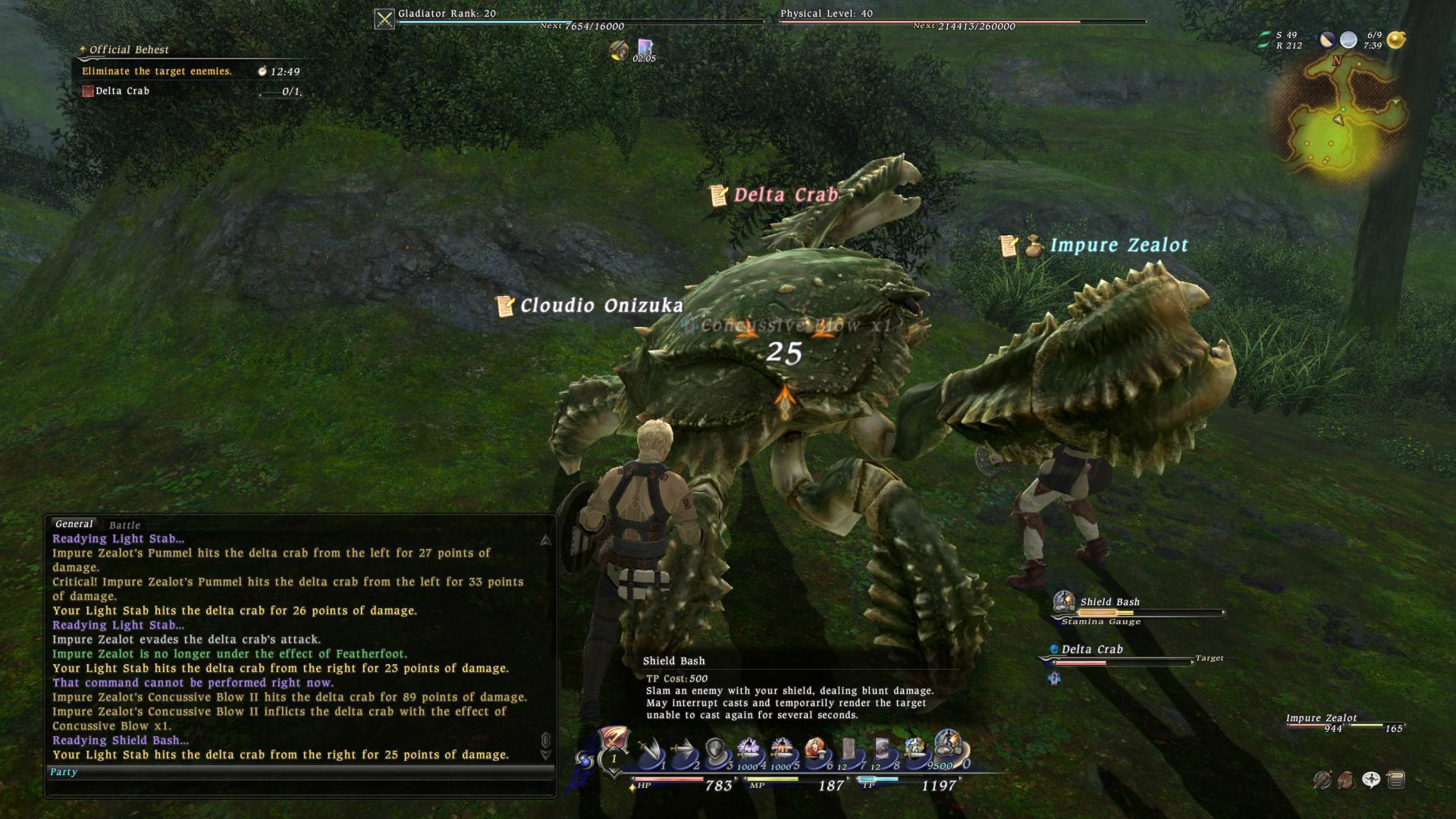This screenshot has height=819, width=1456.
Task: Click the Gladiator class sword icon
Action: point(384,19)
